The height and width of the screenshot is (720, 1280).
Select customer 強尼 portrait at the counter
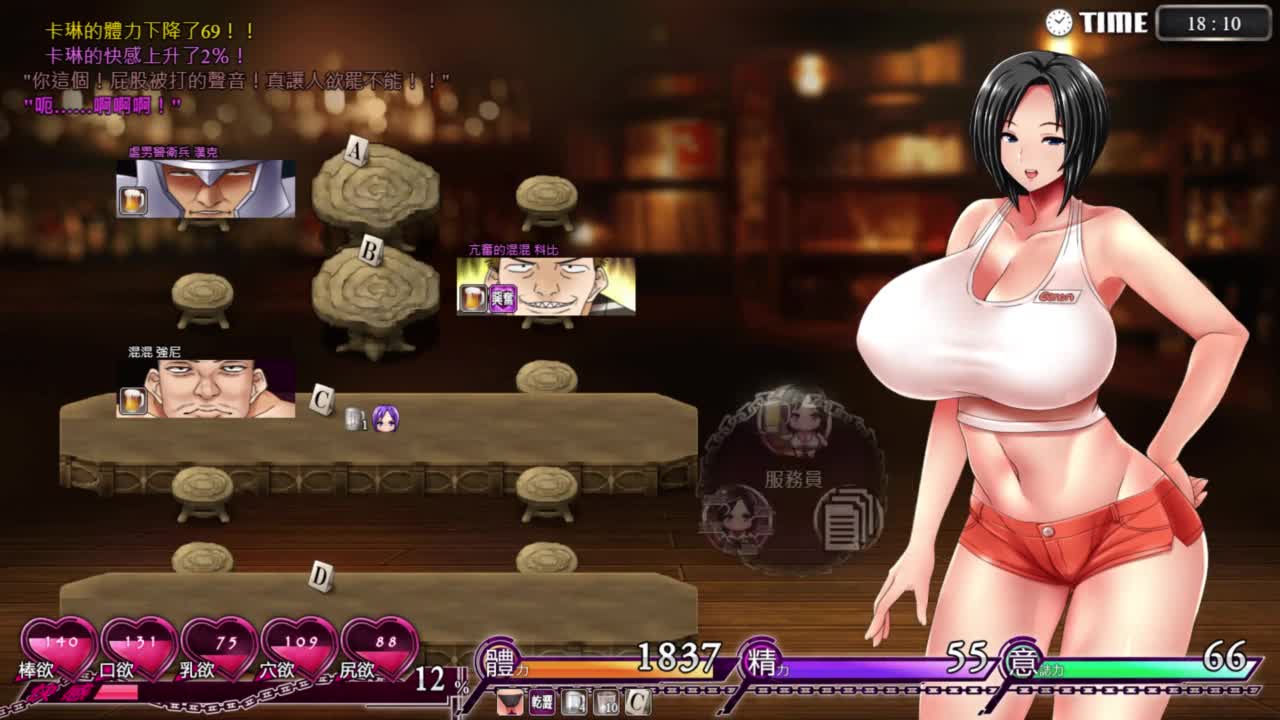coord(206,389)
